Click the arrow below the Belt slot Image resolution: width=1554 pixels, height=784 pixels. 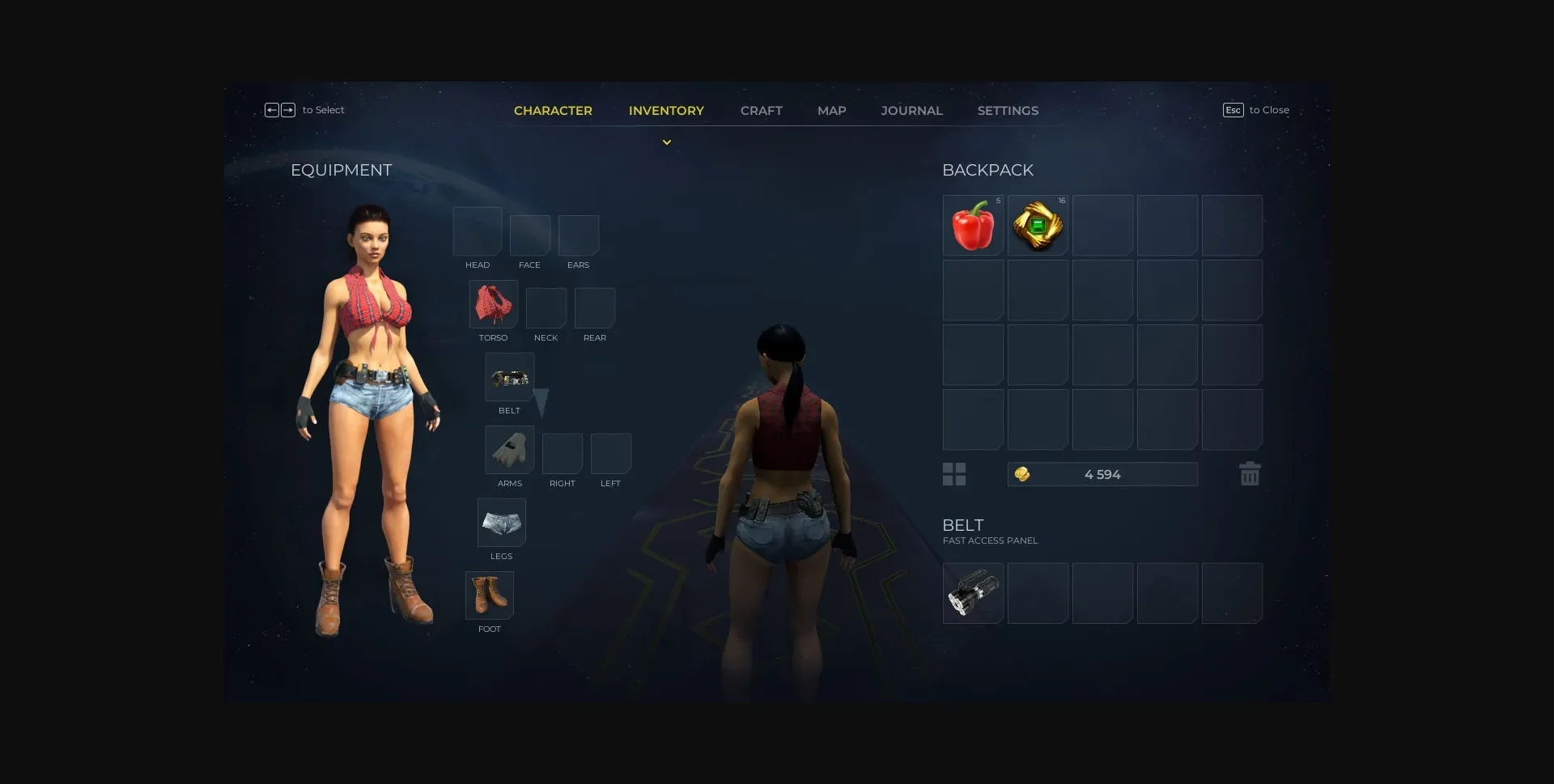[541, 400]
